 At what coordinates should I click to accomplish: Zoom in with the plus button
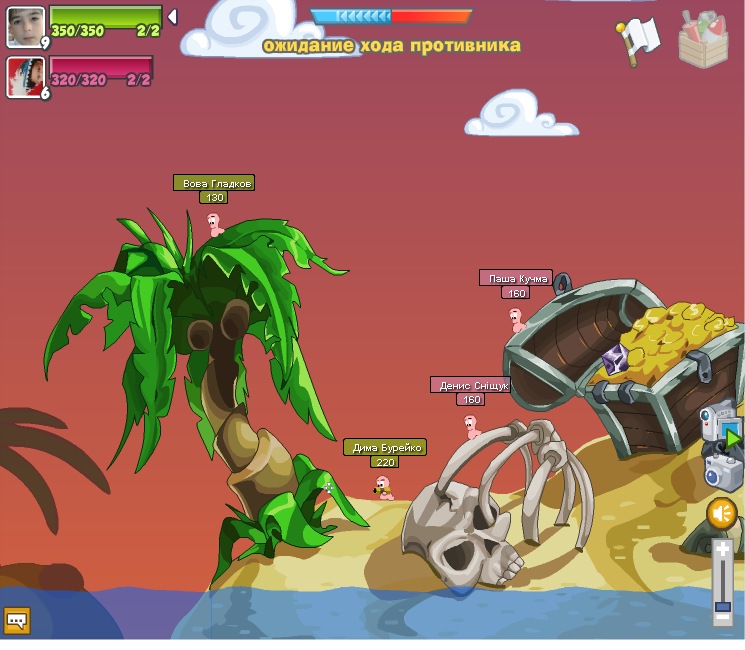click(x=722, y=550)
